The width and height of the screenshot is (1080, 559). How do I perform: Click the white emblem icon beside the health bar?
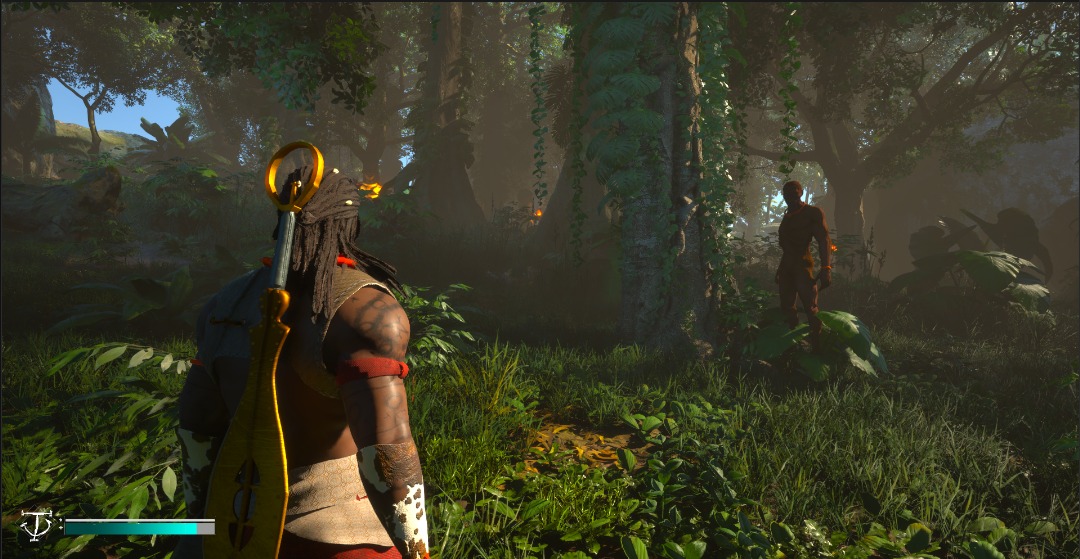coord(36,525)
